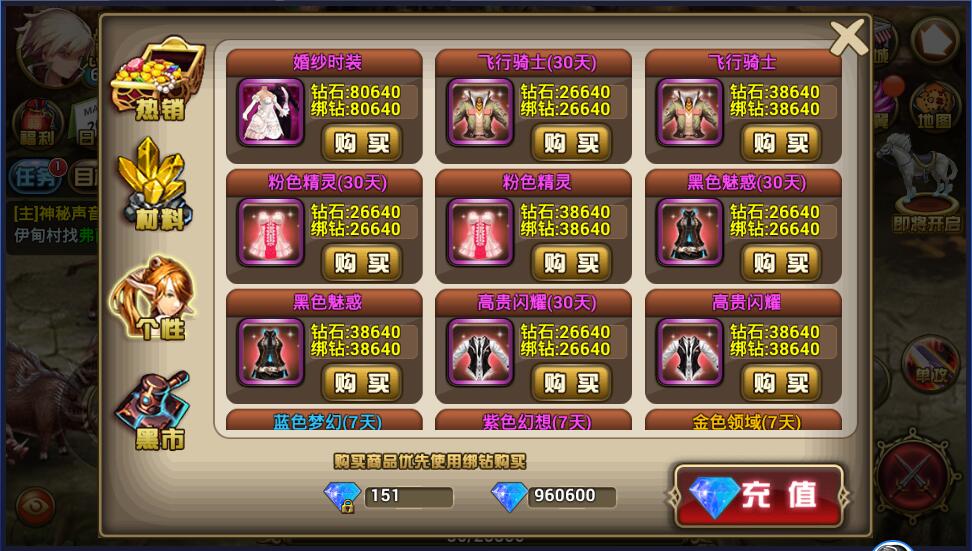Tap the 充值 recharge button
The height and width of the screenshot is (551, 972).
760,495
